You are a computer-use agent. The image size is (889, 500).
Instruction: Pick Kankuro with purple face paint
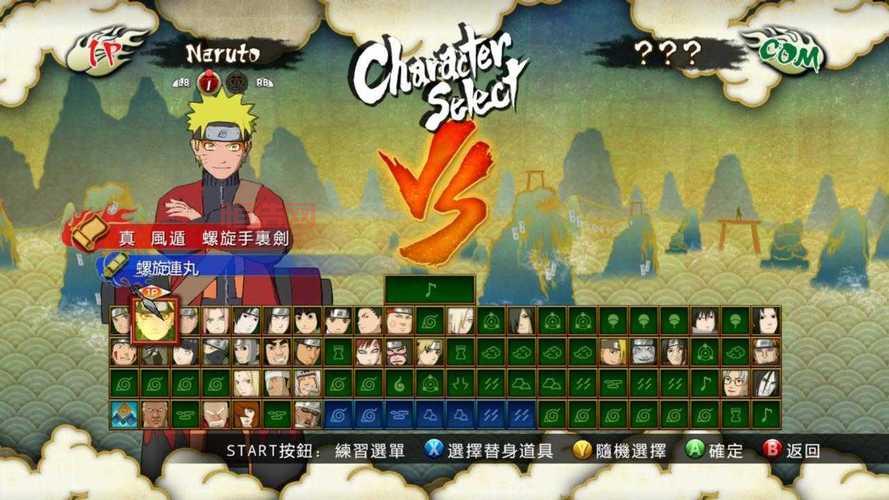400,352
